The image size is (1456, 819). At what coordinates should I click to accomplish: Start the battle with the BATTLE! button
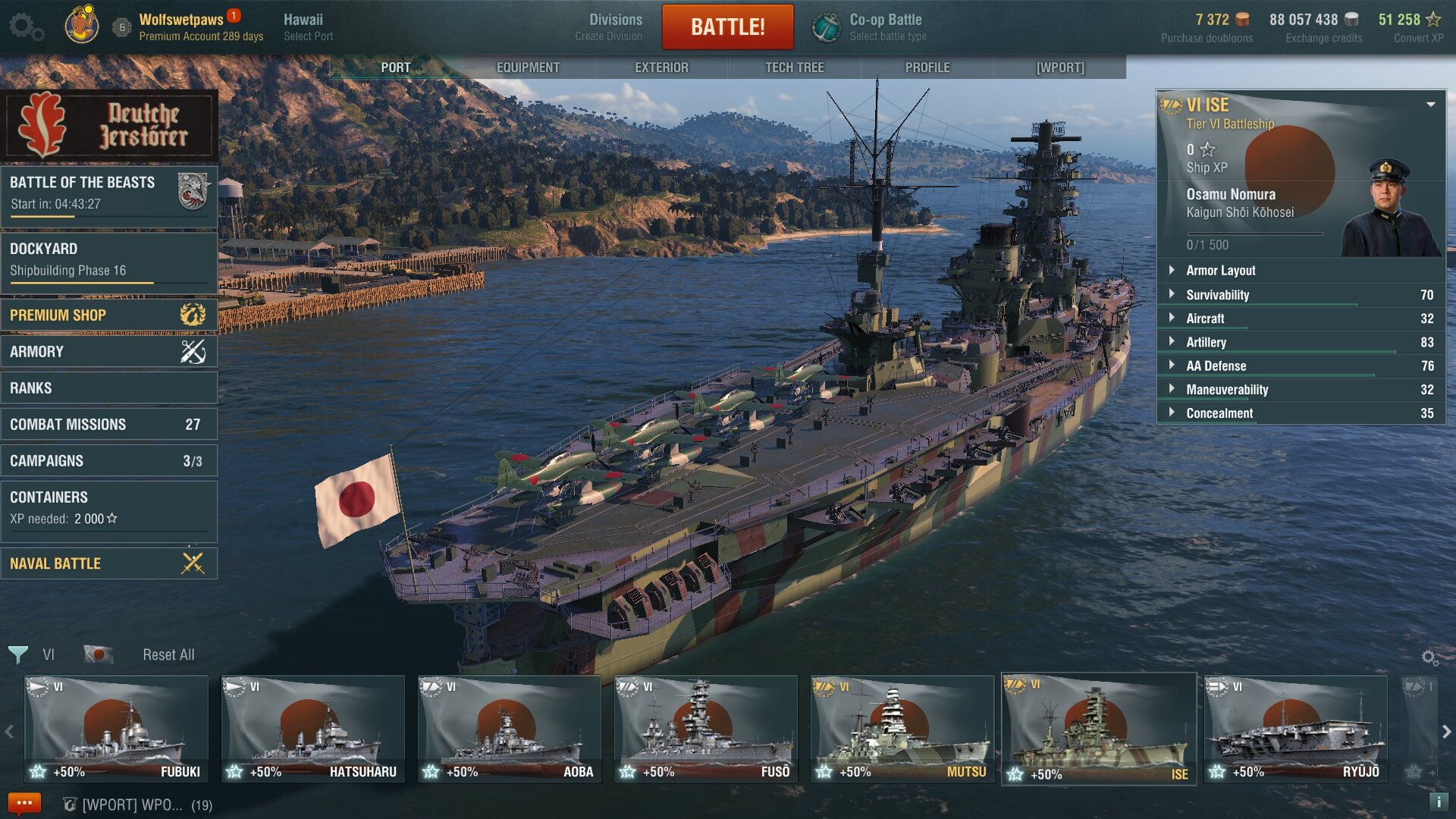727,27
